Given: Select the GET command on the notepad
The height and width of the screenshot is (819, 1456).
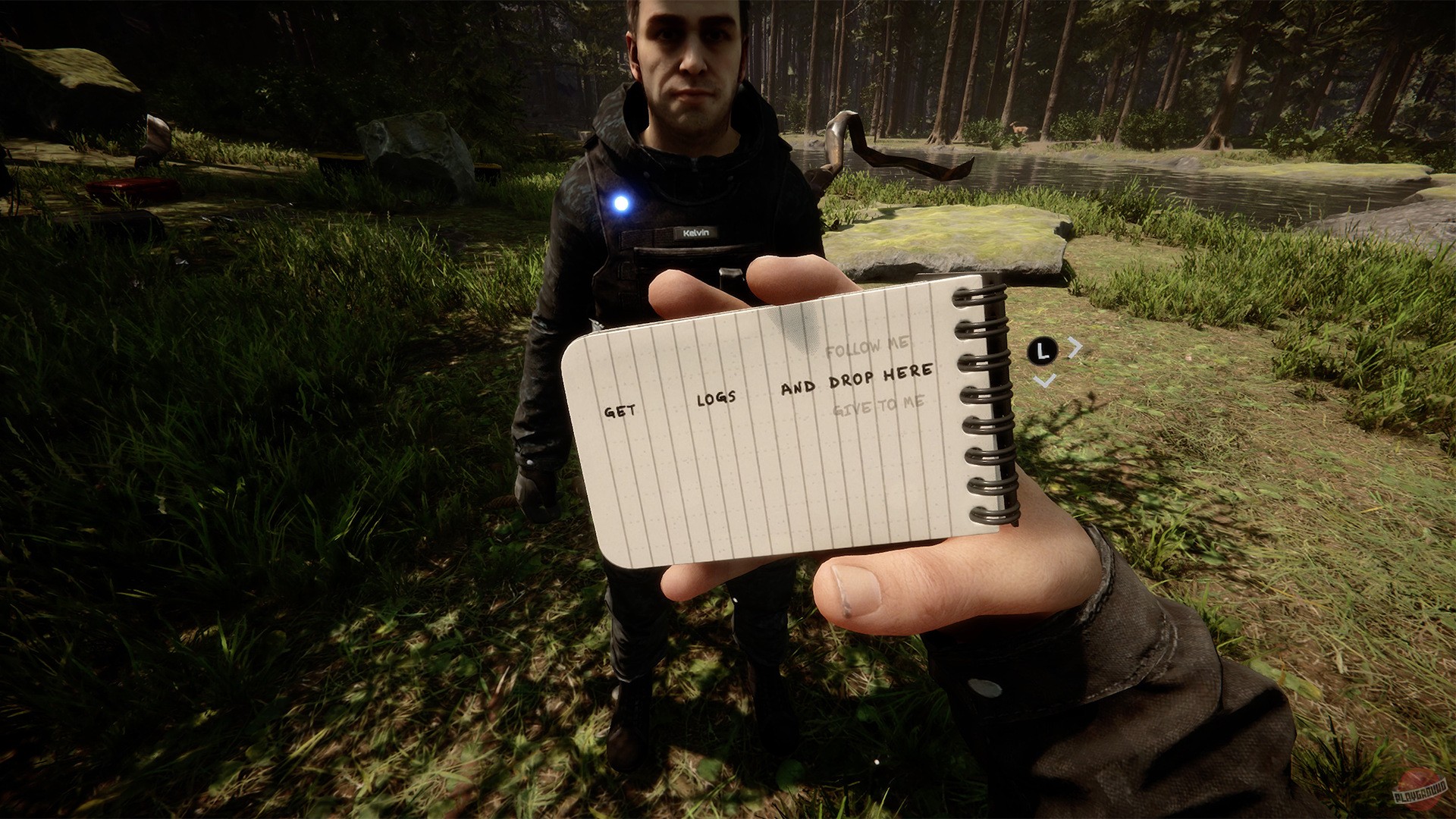Looking at the screenshot, I should (620, 410).
